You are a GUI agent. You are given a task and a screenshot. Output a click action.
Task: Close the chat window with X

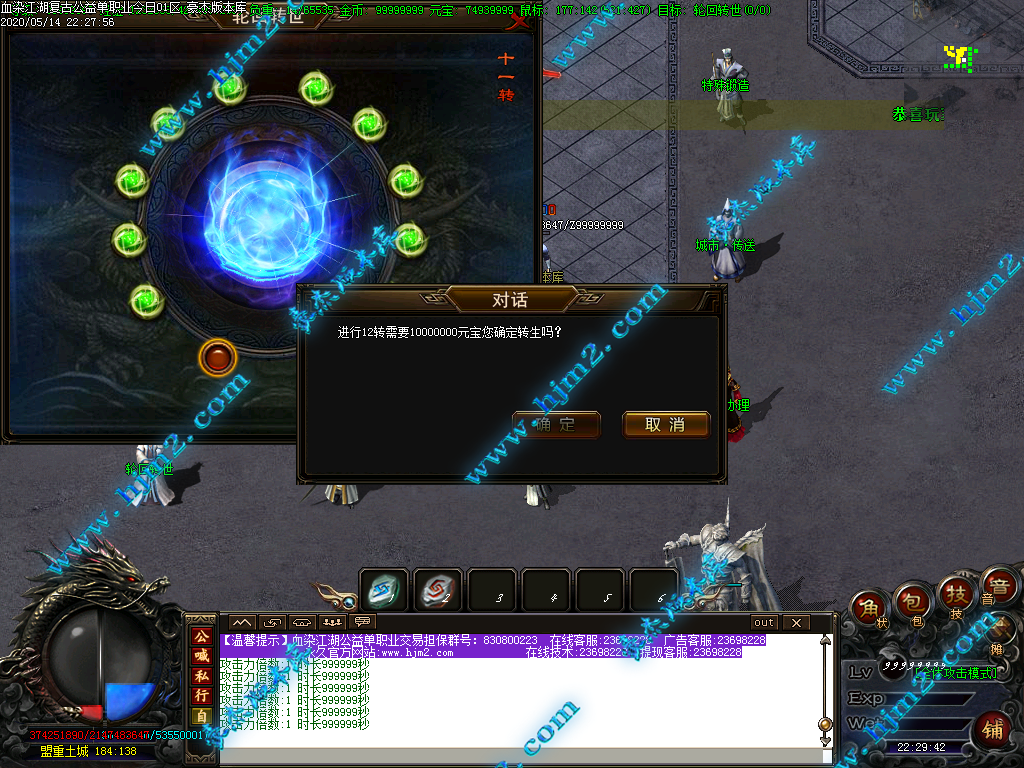(x=796, y=623)
